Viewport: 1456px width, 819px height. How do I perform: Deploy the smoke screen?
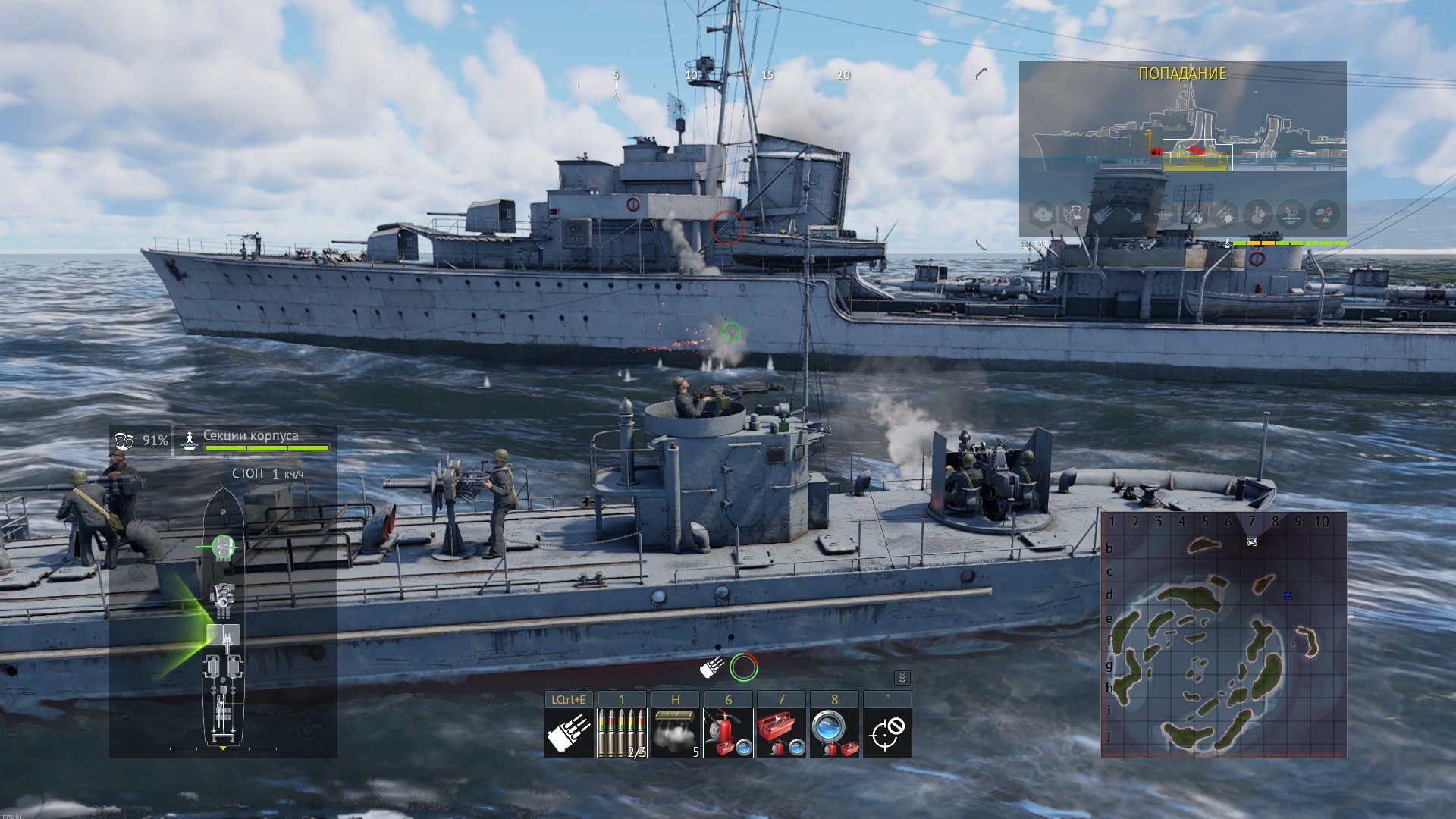675,733
